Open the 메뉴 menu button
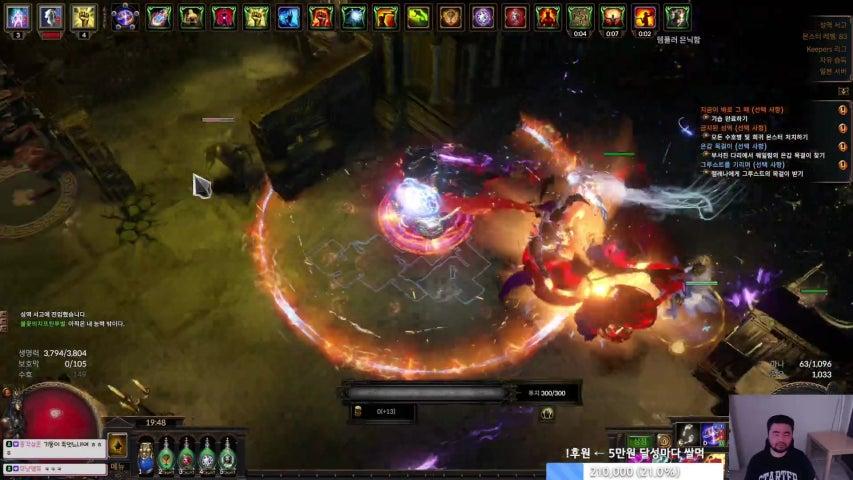The image size is (853, 480). (117, 467)
